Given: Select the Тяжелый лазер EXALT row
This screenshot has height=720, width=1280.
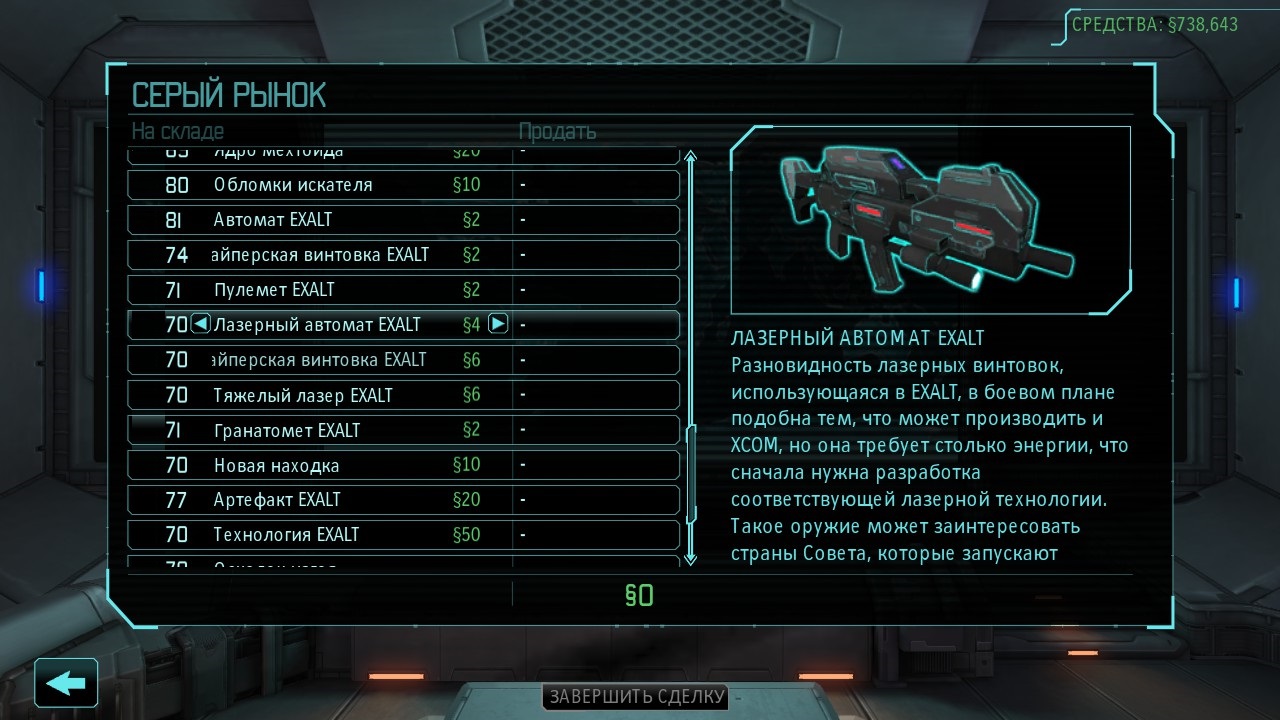Looking at the screenshot, I should [404, 395].
